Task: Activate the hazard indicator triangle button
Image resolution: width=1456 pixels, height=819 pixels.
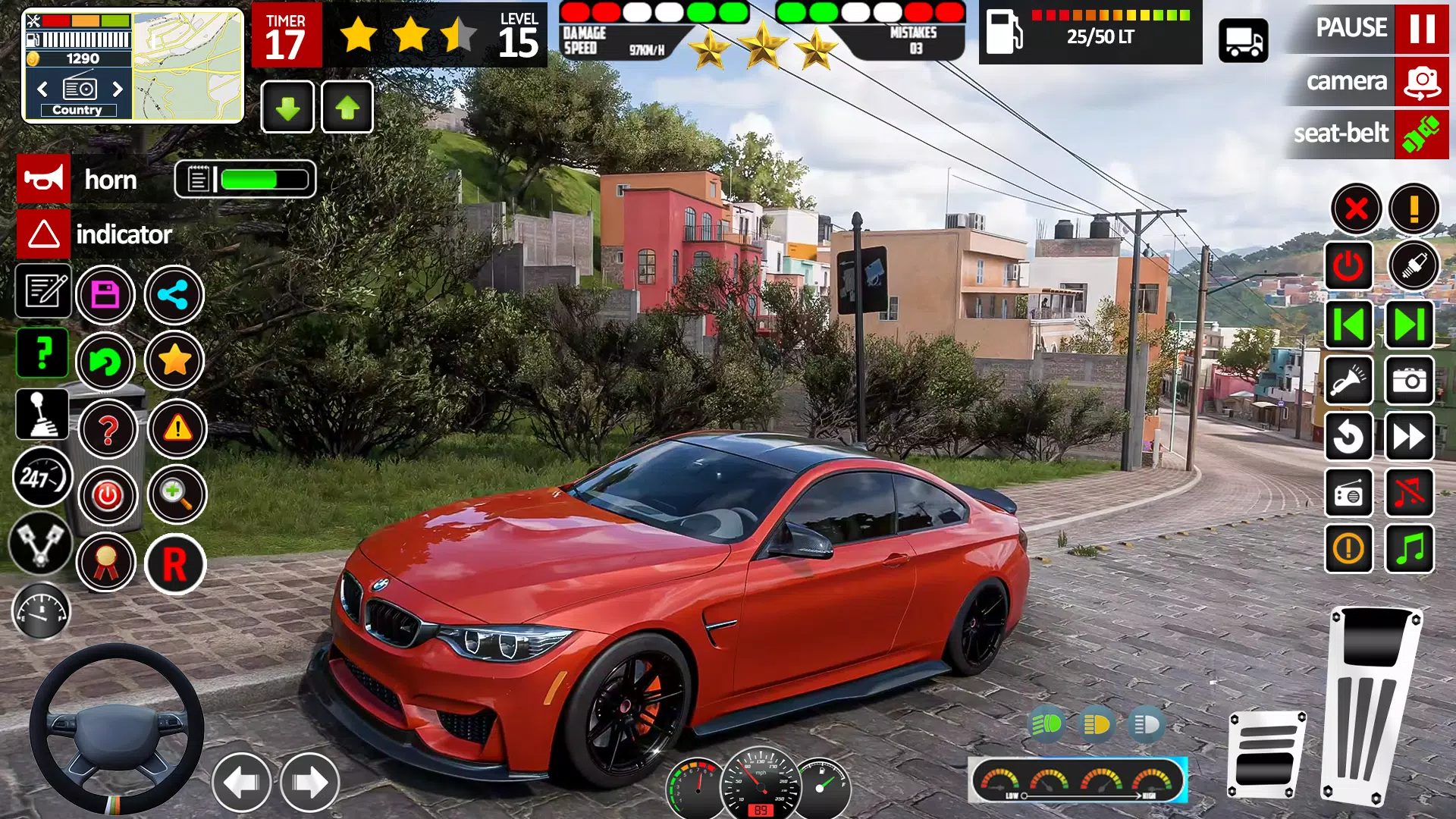Action: [44, 234]
